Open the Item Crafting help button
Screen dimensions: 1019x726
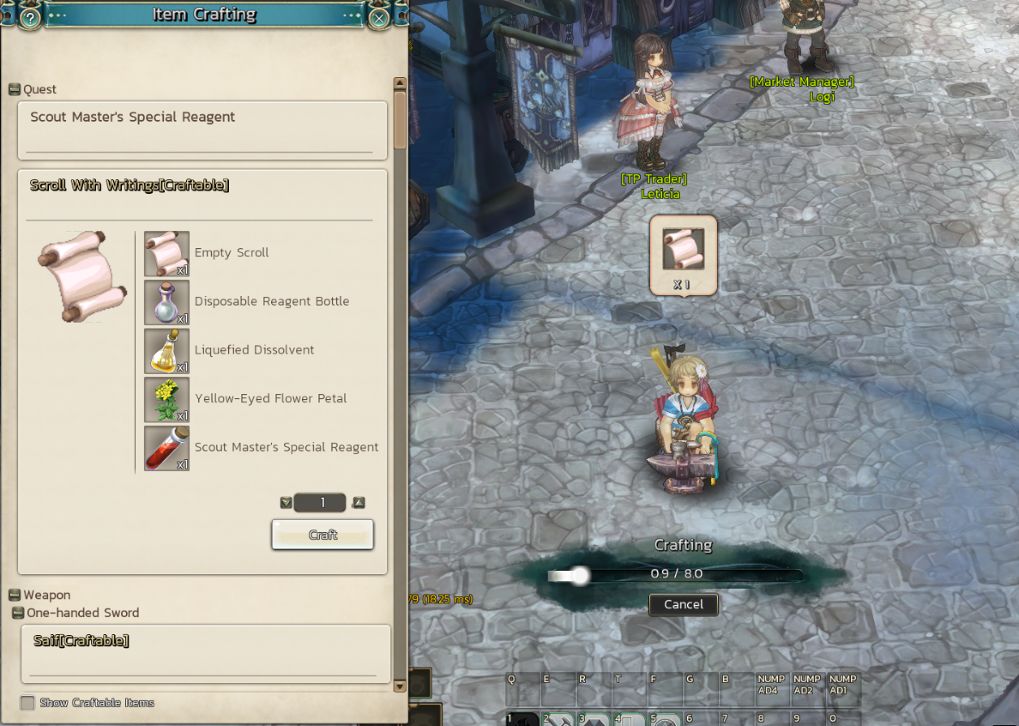(x=30, y=17)
